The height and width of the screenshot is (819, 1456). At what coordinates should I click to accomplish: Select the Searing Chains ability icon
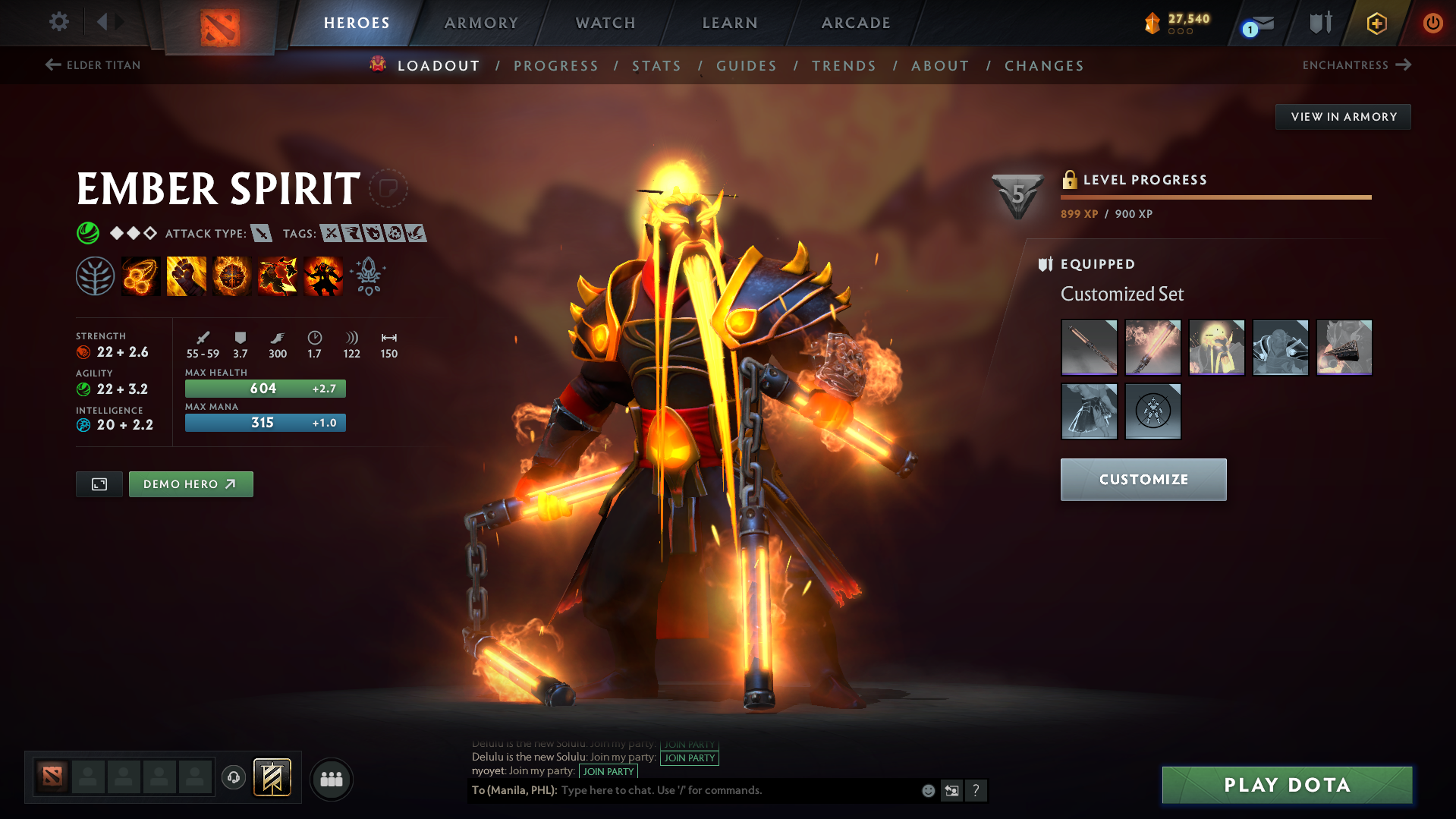(140, 276)
